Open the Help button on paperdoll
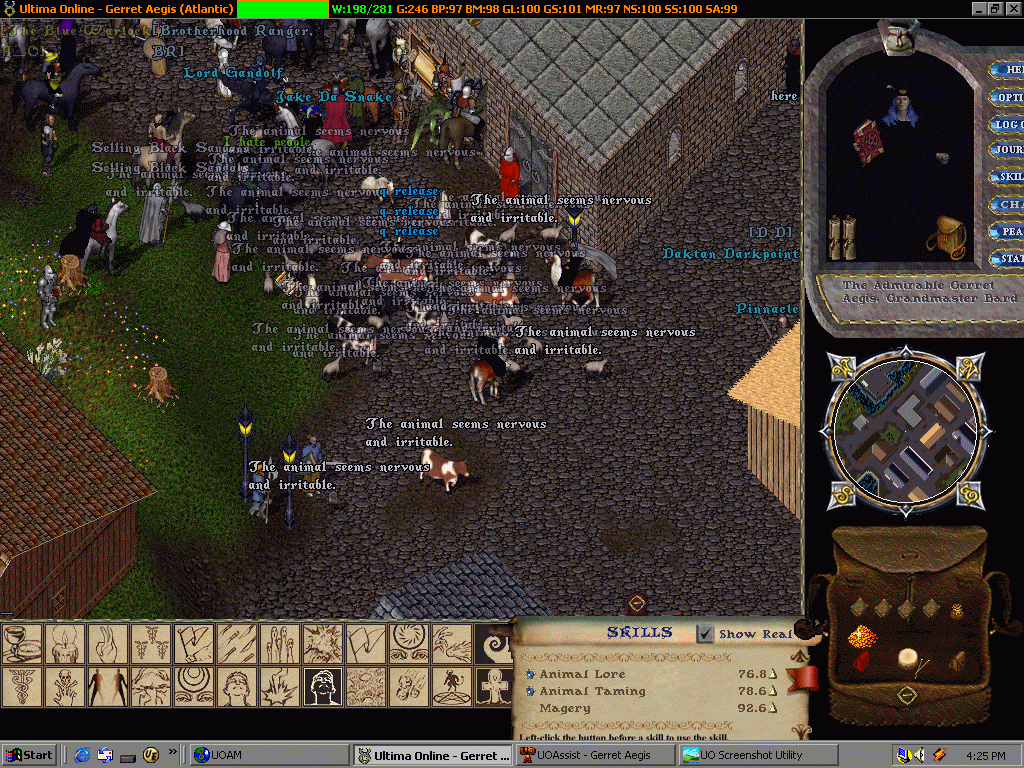Image resolution: width=1024 pixels, height=768 pixels. [x=1008, y=70]
